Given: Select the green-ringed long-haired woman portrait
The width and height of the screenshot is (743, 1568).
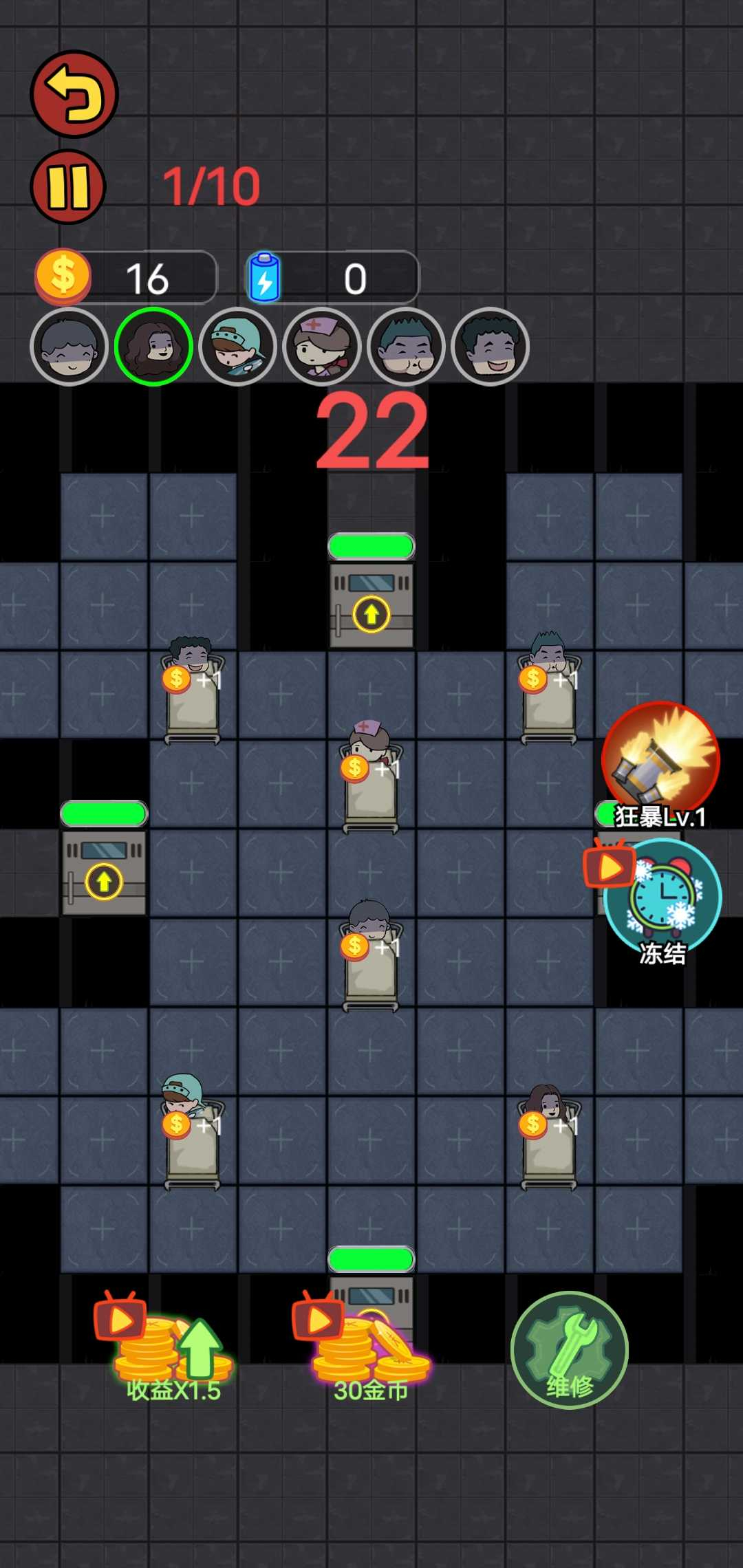Looking at the screenshot, I should (x=153, y=346).
